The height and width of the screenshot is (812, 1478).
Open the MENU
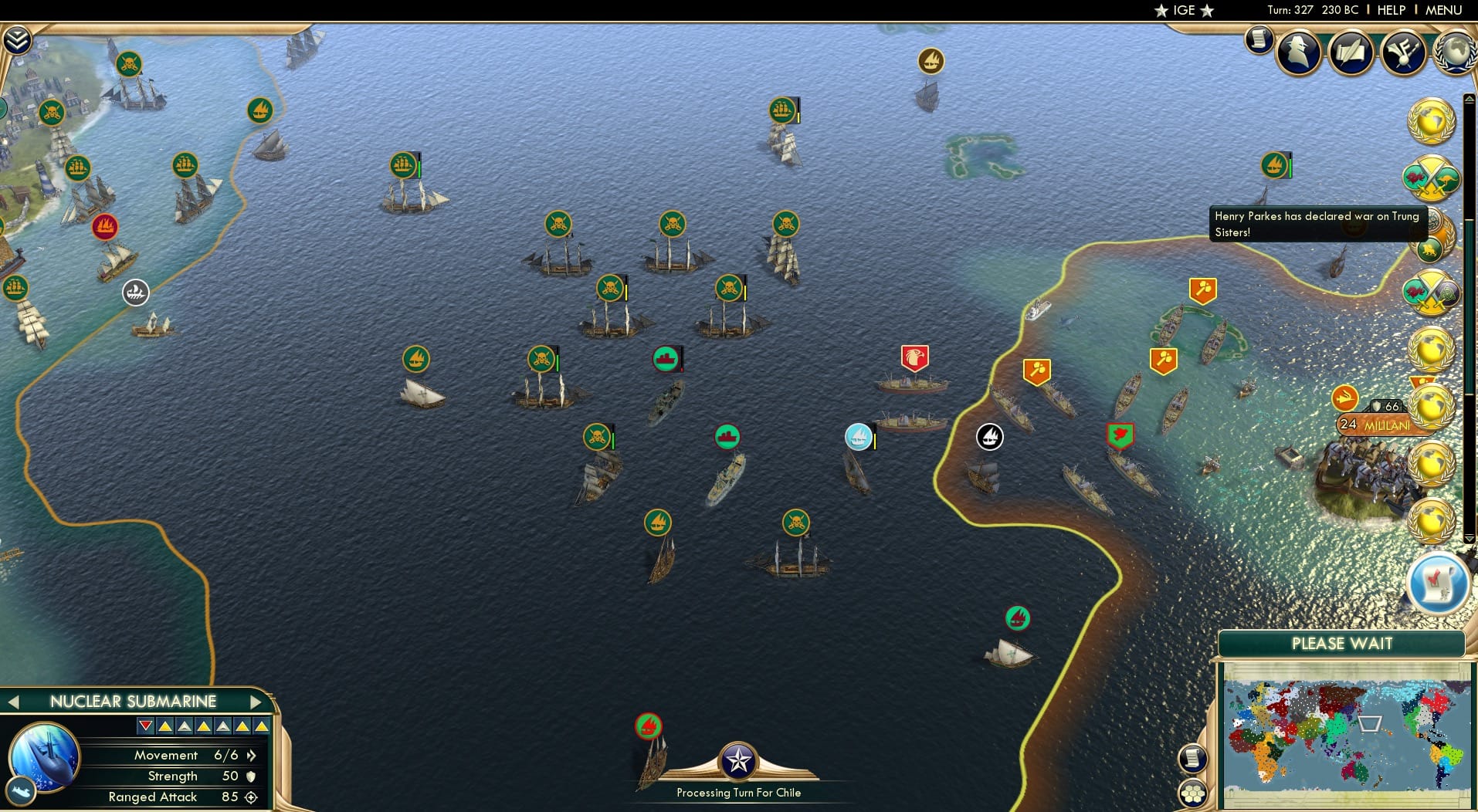pos(1442,10)
